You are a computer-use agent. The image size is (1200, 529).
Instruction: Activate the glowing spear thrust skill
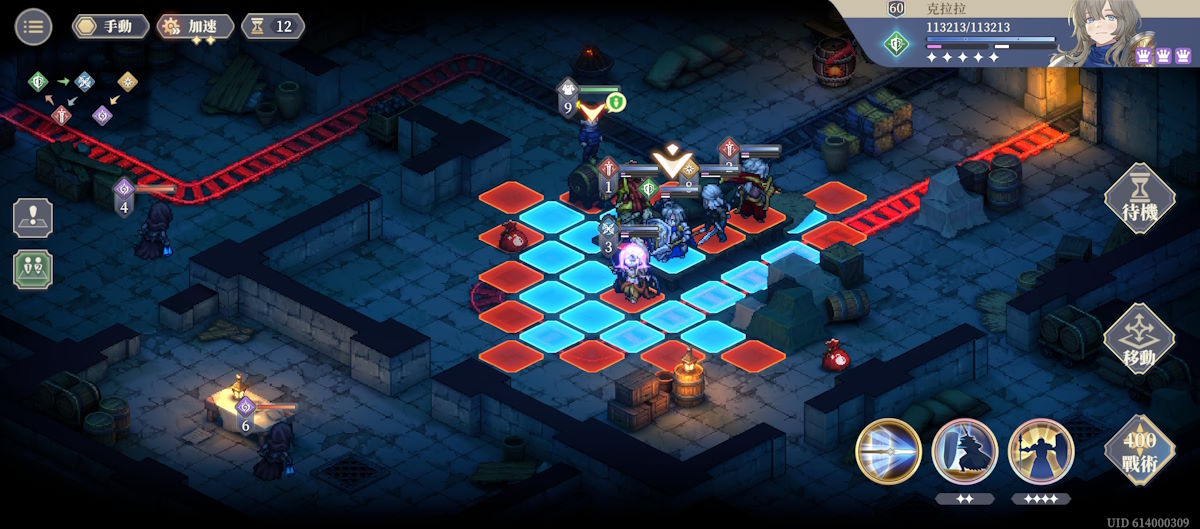coord(888,451)
